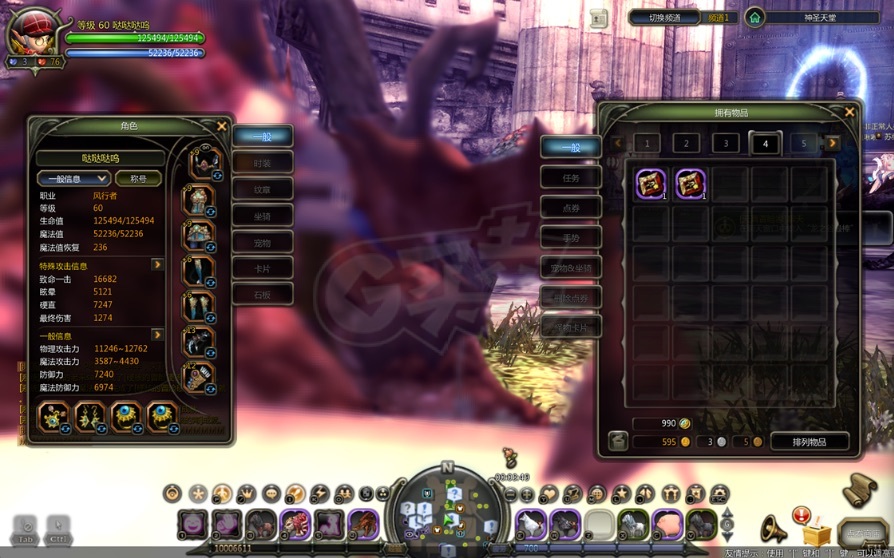Open the 坐骑 mount tab
The width and height of the screenshot is (894, 558).
tap(262, 216)
